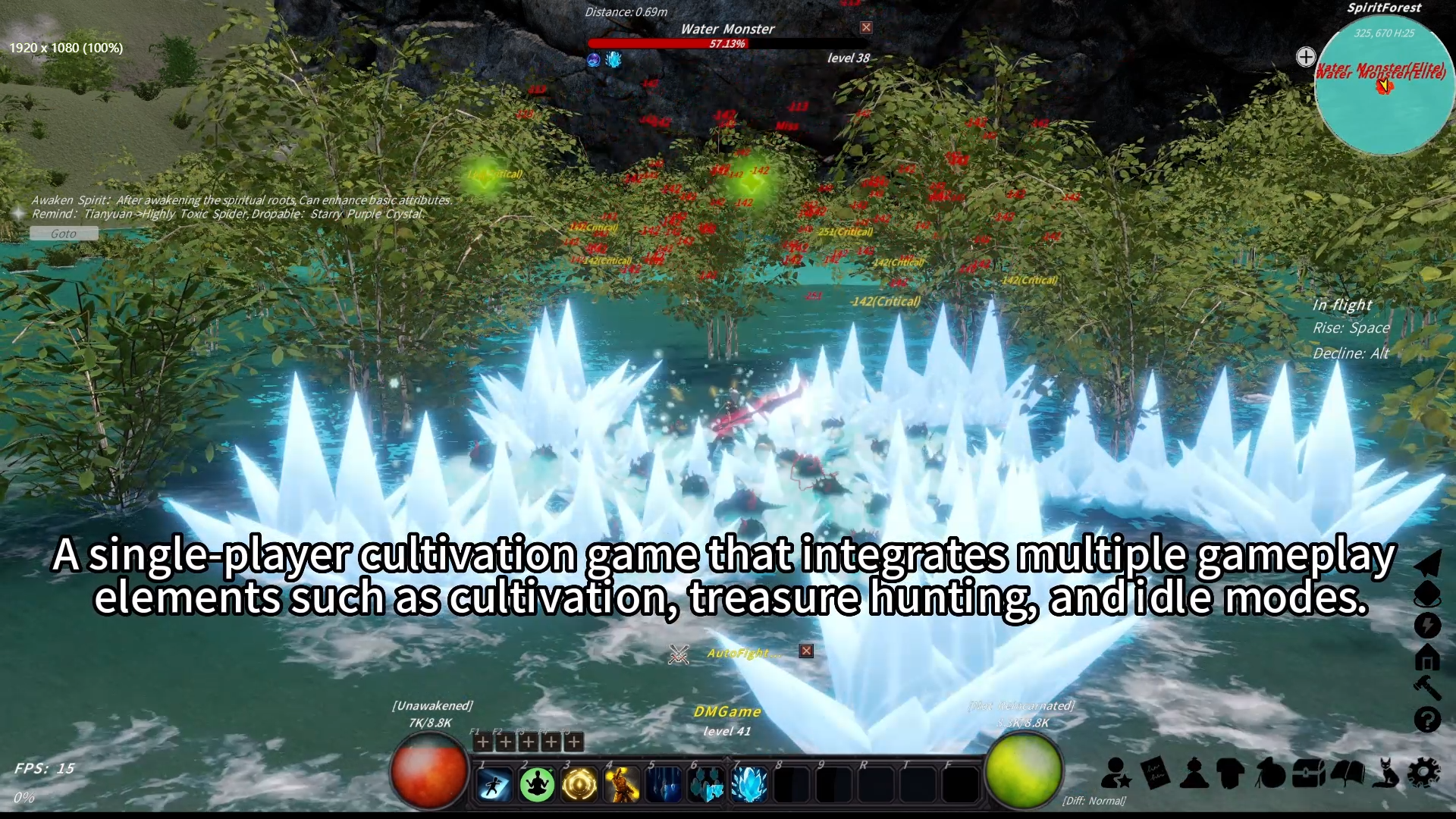Open the hammer crafting icon on the right sidebar

(1429, 686)
